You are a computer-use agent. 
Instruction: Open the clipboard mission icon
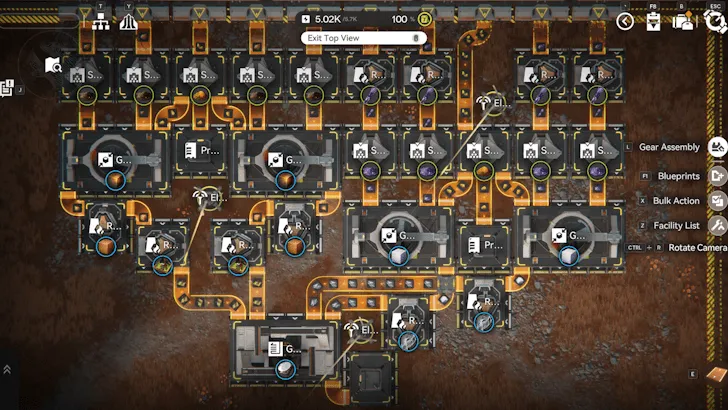pyautogui.click(x=654, y=22)
